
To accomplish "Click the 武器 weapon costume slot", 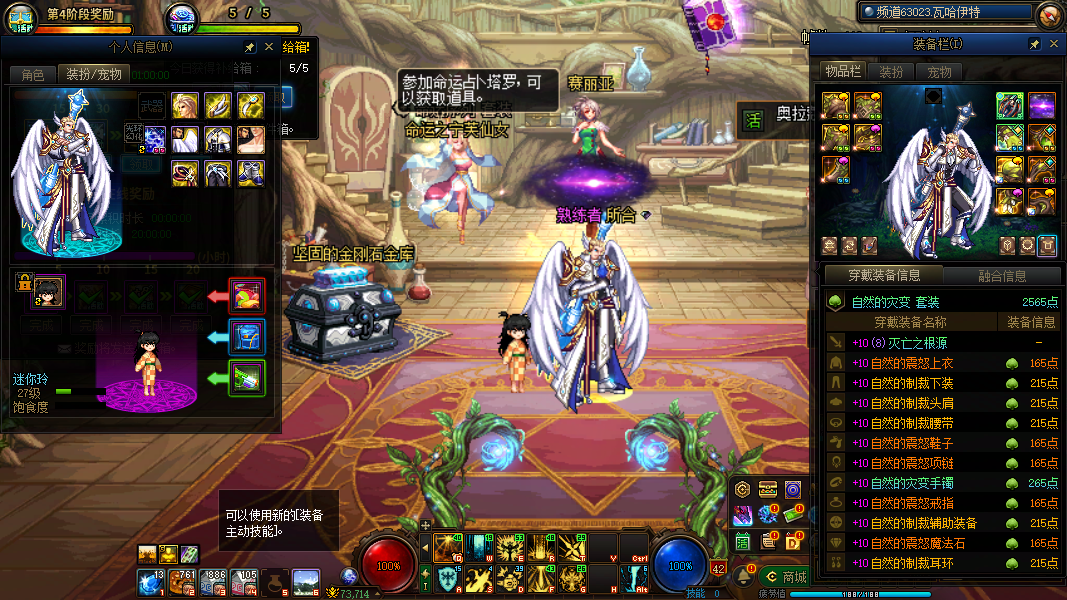I will click(152, 105).
